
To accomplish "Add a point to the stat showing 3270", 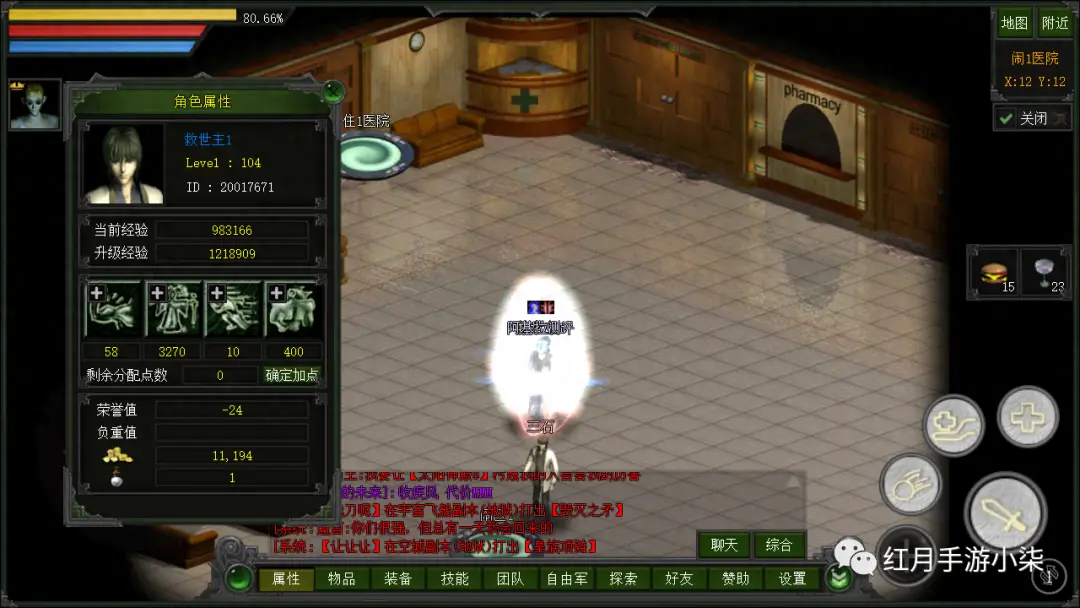I will tap(157, 293).
